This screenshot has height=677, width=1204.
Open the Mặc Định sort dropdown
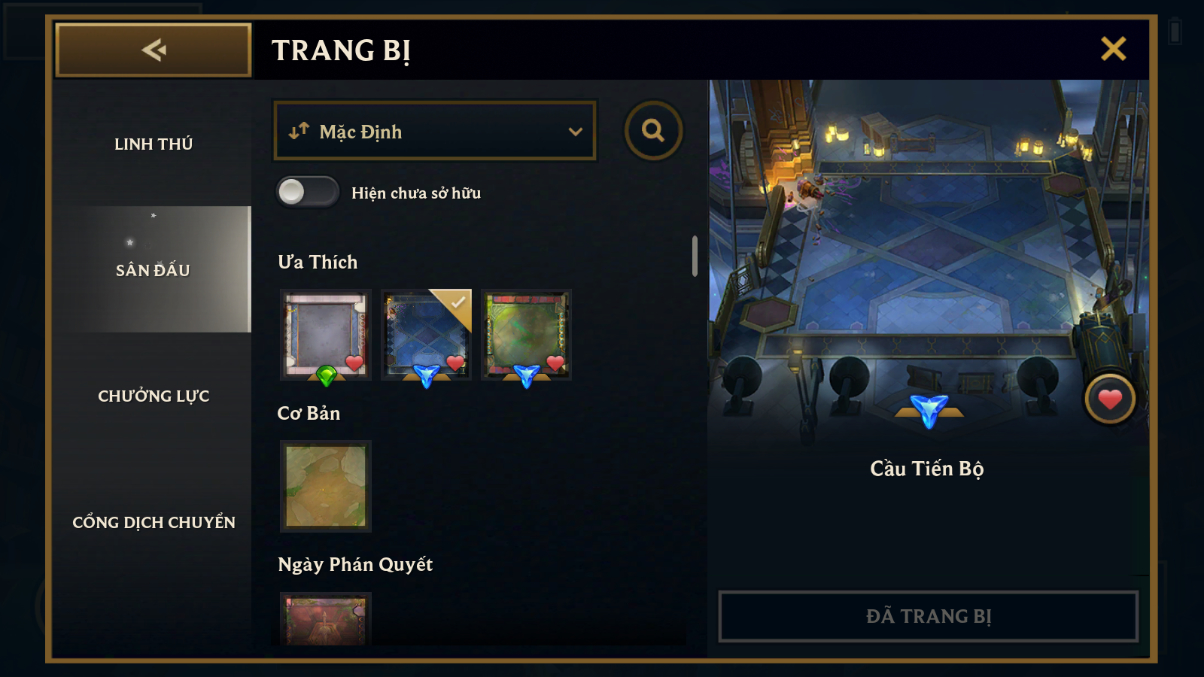(x=435, y=131)
